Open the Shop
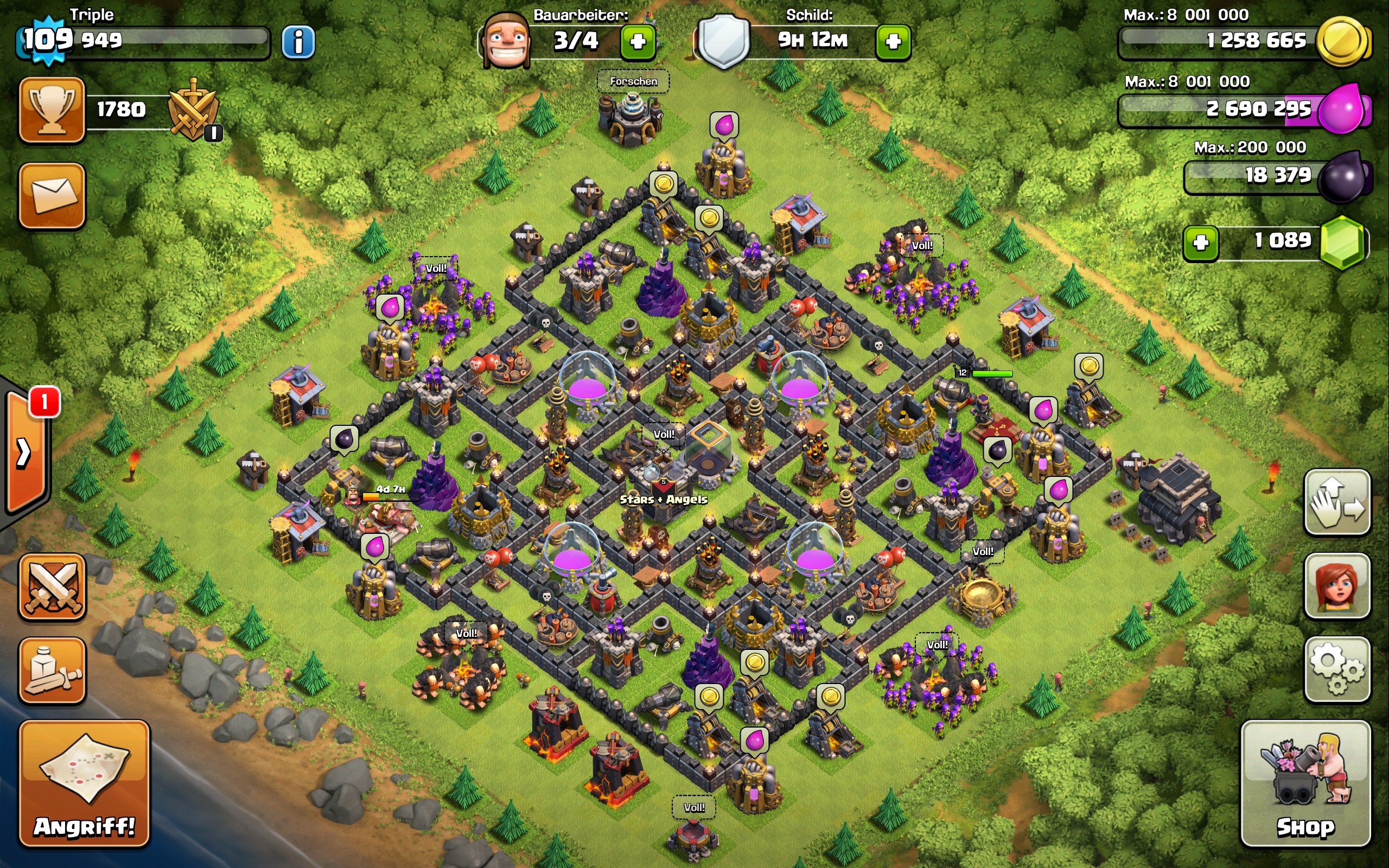 pos(1306,783)
